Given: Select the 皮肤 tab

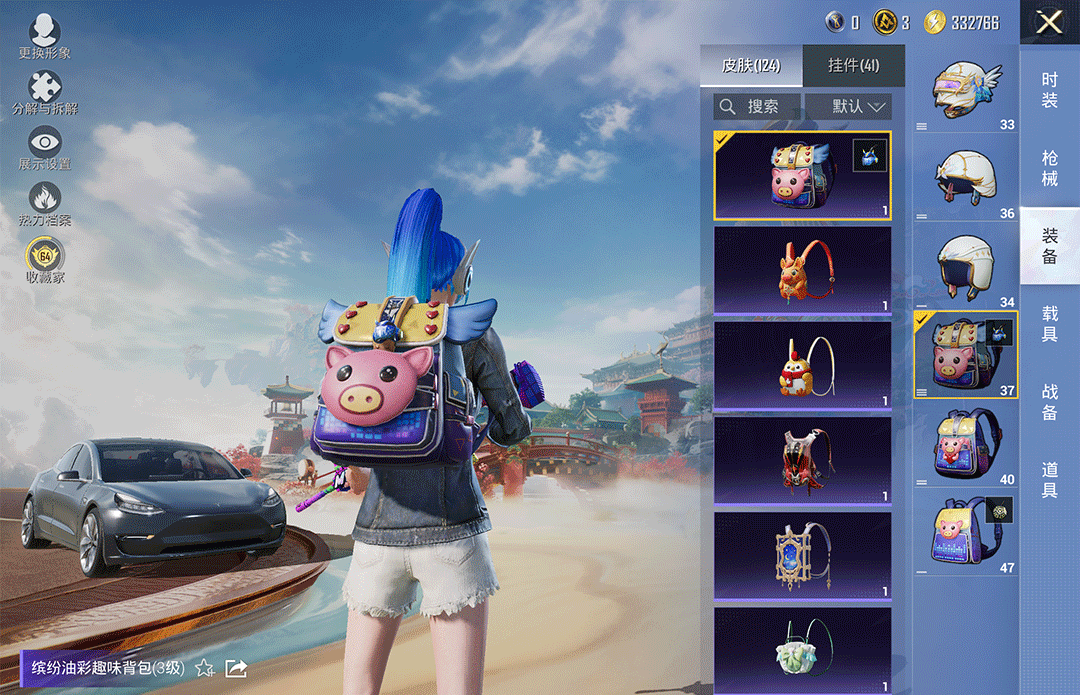Looking at the screenshot, I should coord(750,66).
